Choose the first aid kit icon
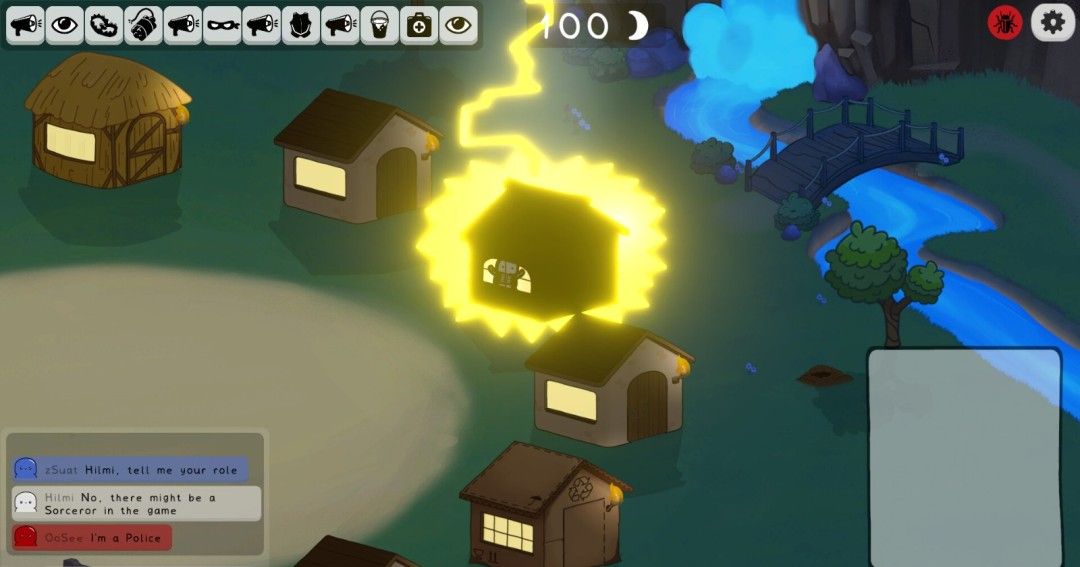 click(x=419, y=25)
